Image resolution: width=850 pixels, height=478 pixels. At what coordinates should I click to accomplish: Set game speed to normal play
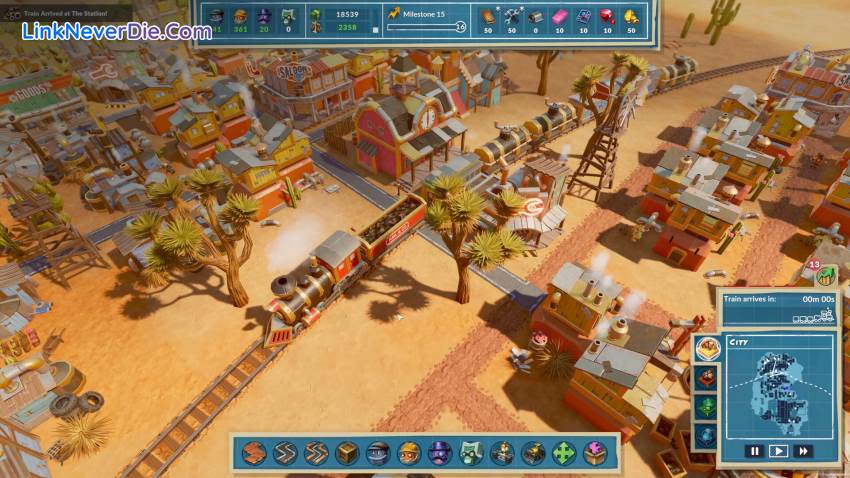click(778, 451)
